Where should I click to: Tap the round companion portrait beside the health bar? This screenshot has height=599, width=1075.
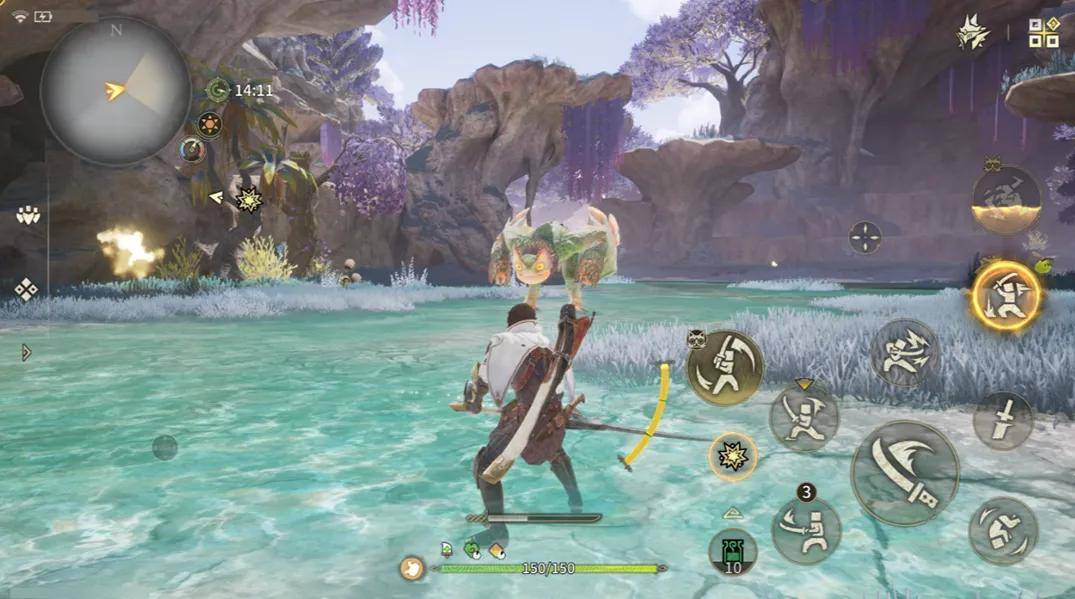tap(412, 568)
